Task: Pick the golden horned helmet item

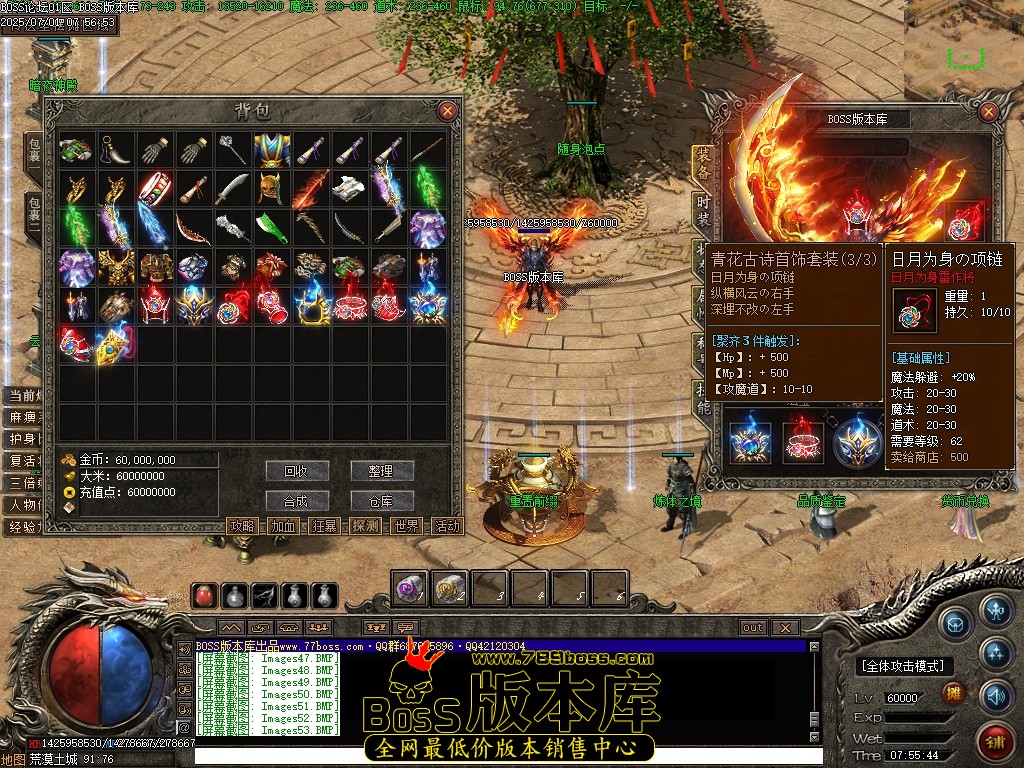Action: pos(272,189)
